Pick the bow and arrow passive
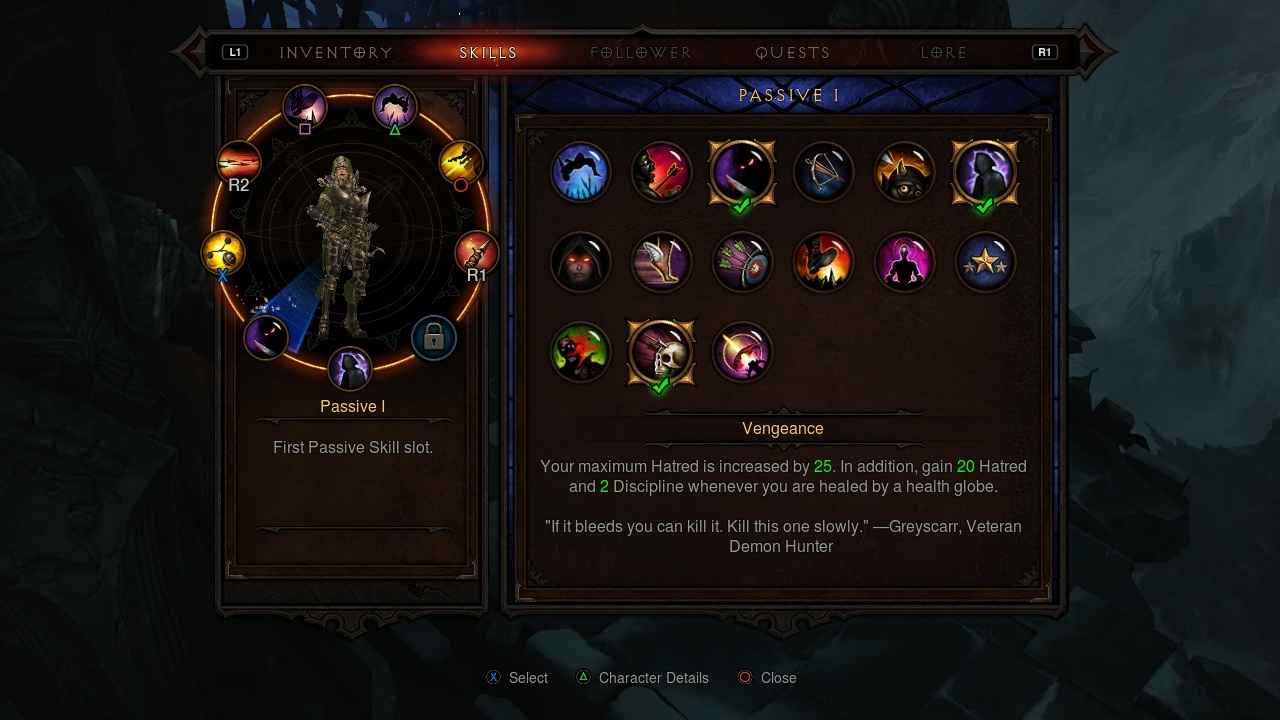Image resolution: width=1280 pixels, height=720 pixels. click(x=823, y=173)
